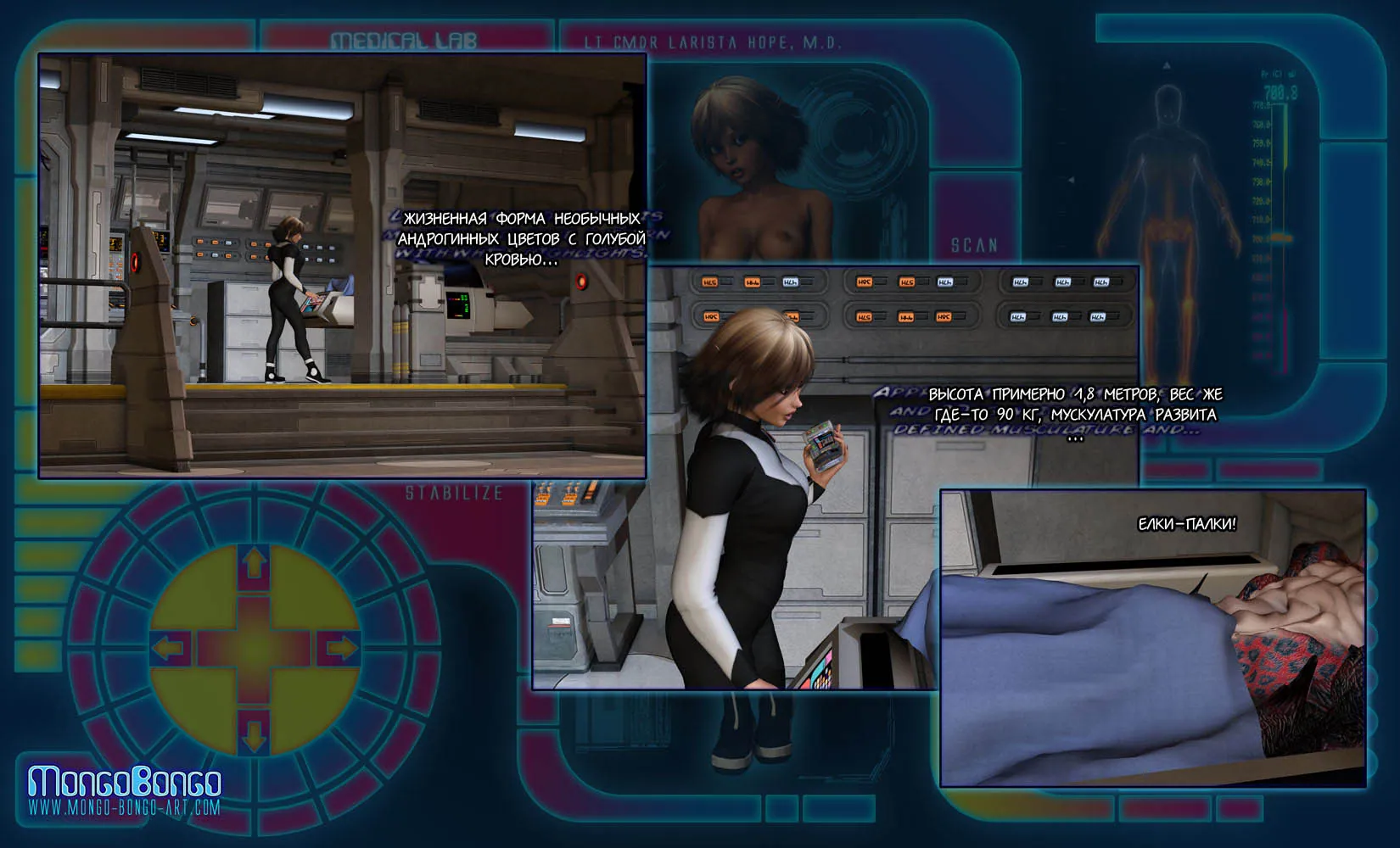Viewport: 1400px width, 848px height.
Task: Click the down arrow on the directional pad
Action: coord(255,732)
